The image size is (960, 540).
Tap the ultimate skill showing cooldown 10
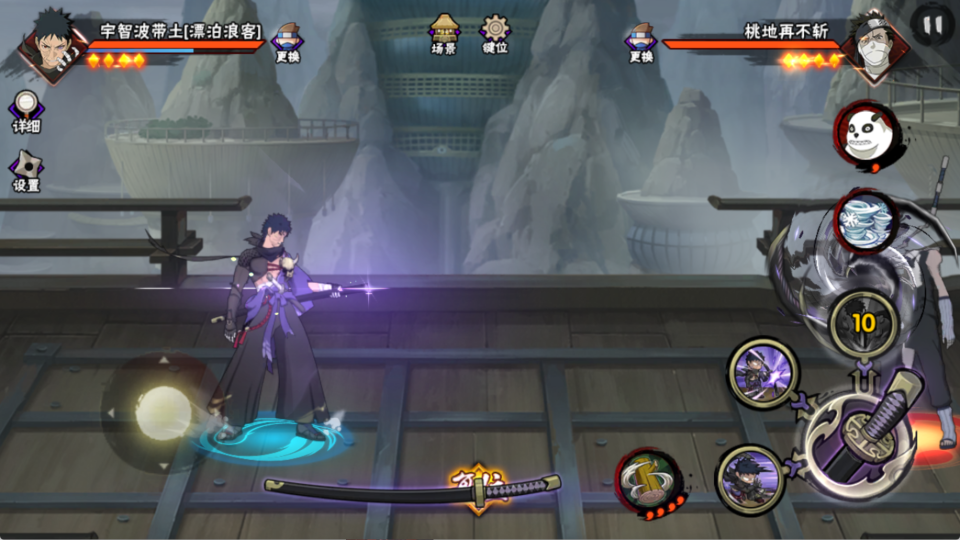[x=864, y=323]
